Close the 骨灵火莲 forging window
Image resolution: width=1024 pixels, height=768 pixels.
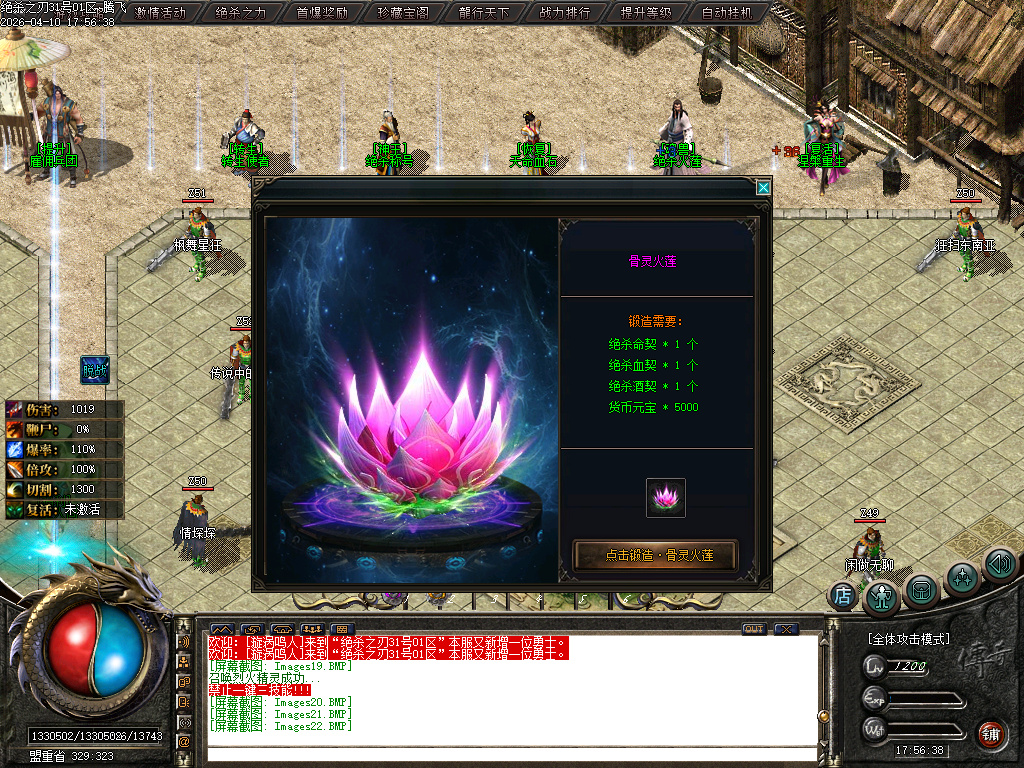[764, 187]
